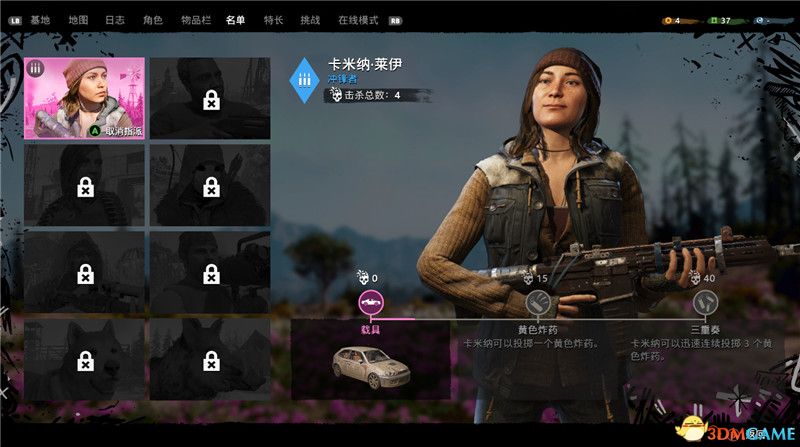The image size is (800, 447).
Task: Switch to the 基地 tab
Action: point(40,19)
